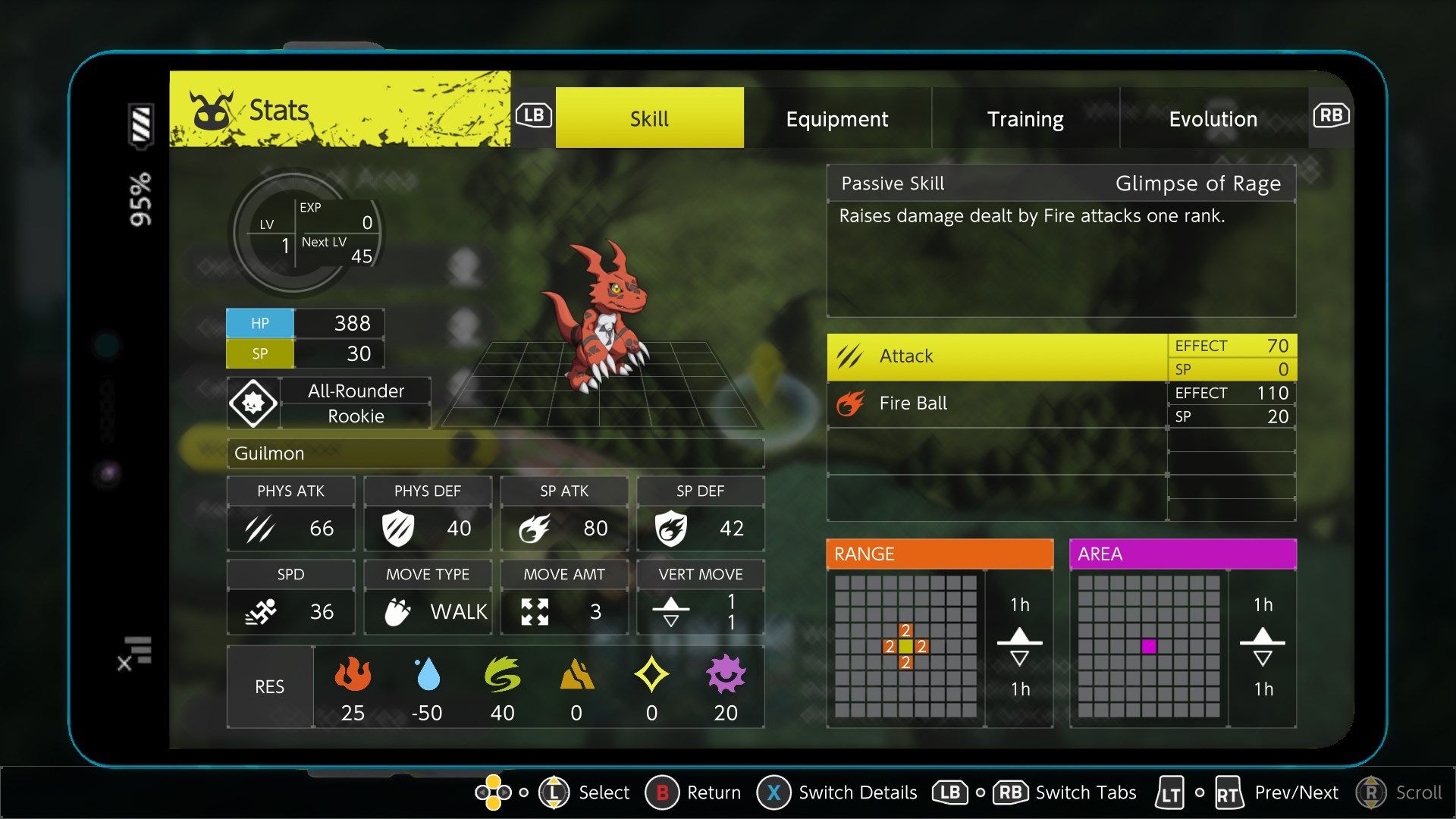Click the MOVE AMT expand arrows icon

pos(538,611)
